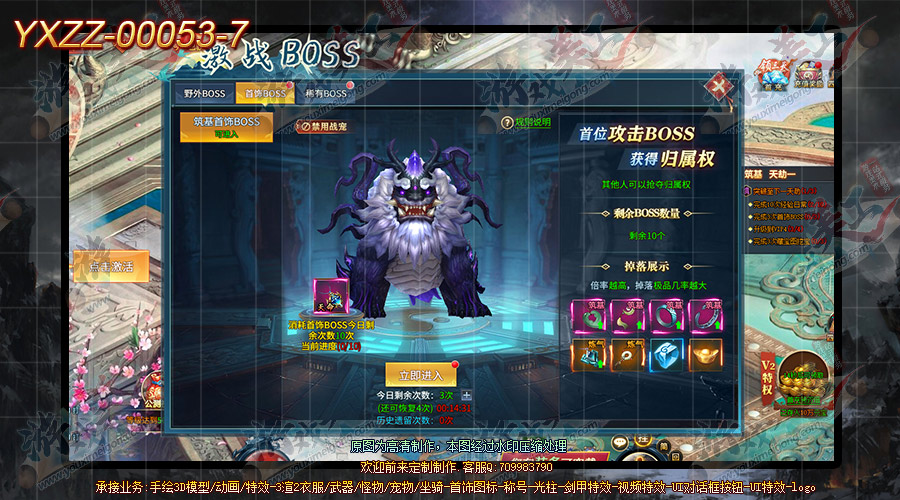The width and height of the screenshot is (900, 500).
Task: Open the 规则说明 rules link
Action: coord(526,122)
